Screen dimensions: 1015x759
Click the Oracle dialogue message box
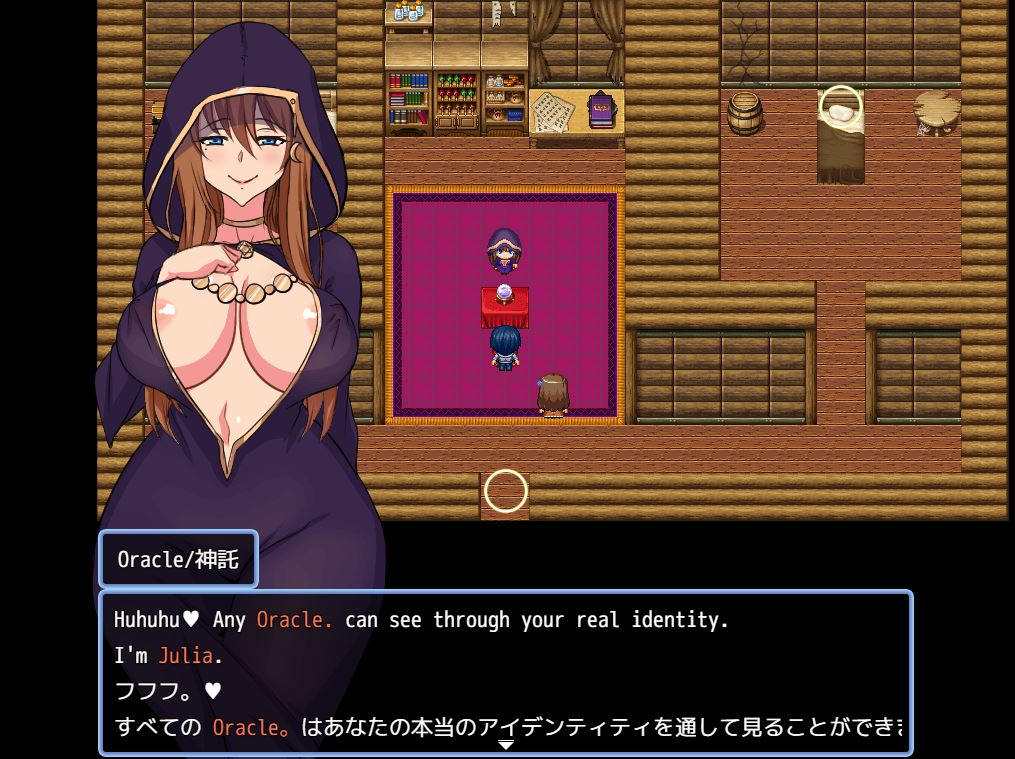506,672
